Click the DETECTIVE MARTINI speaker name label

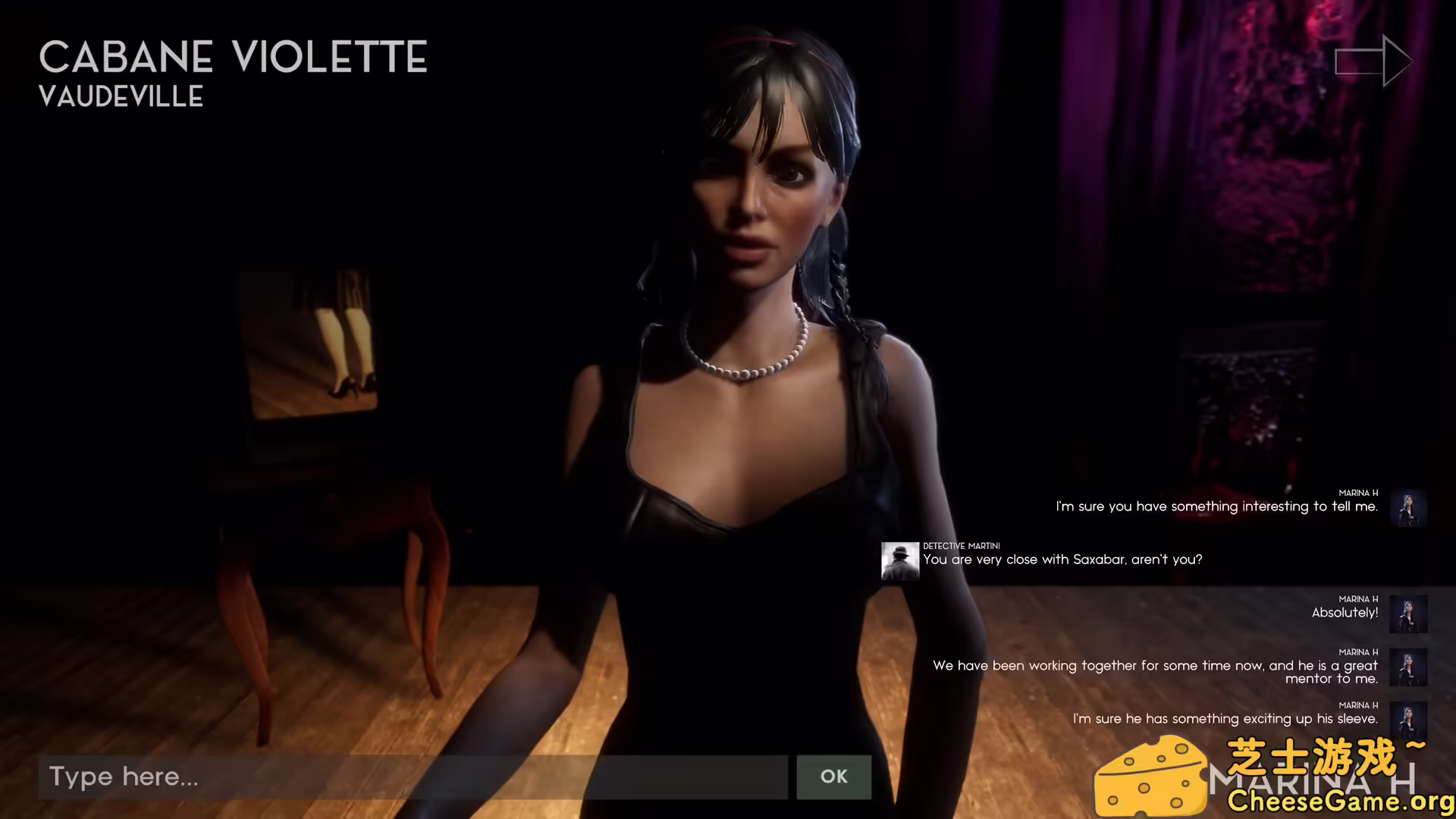961,546
